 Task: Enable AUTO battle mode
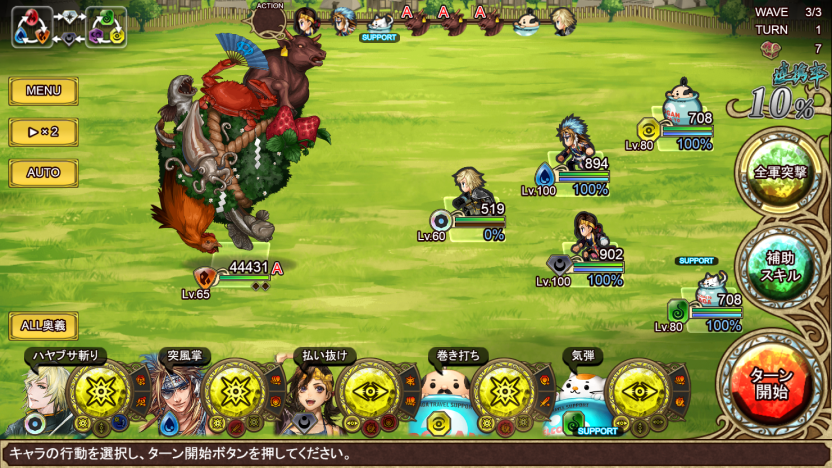(43, 173)
